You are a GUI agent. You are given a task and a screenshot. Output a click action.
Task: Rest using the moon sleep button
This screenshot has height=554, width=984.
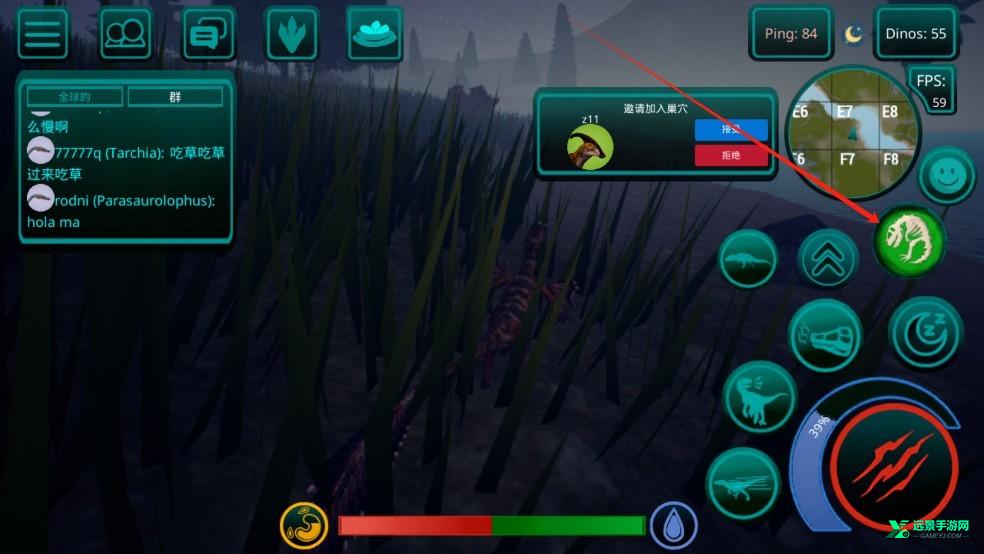[925, 332]
